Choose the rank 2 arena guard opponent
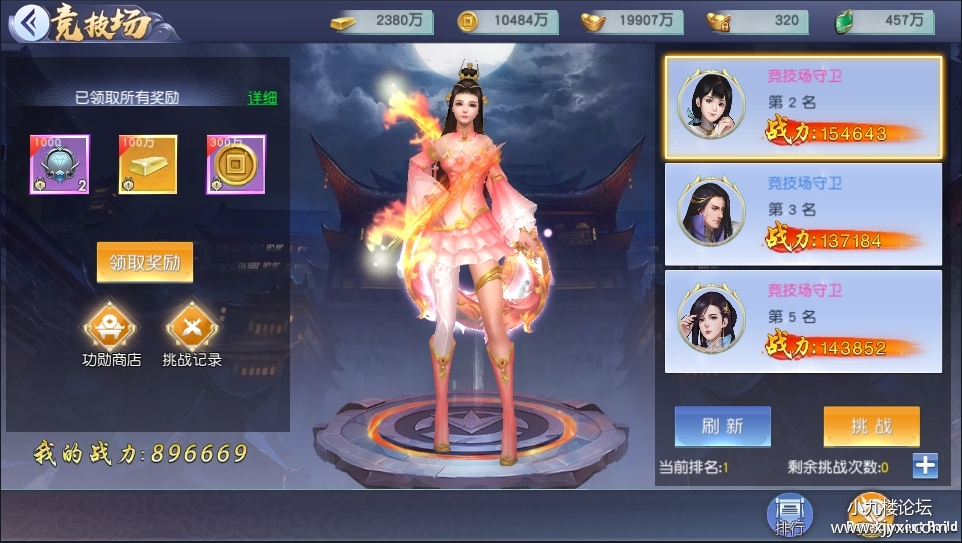 coord(803,108)
